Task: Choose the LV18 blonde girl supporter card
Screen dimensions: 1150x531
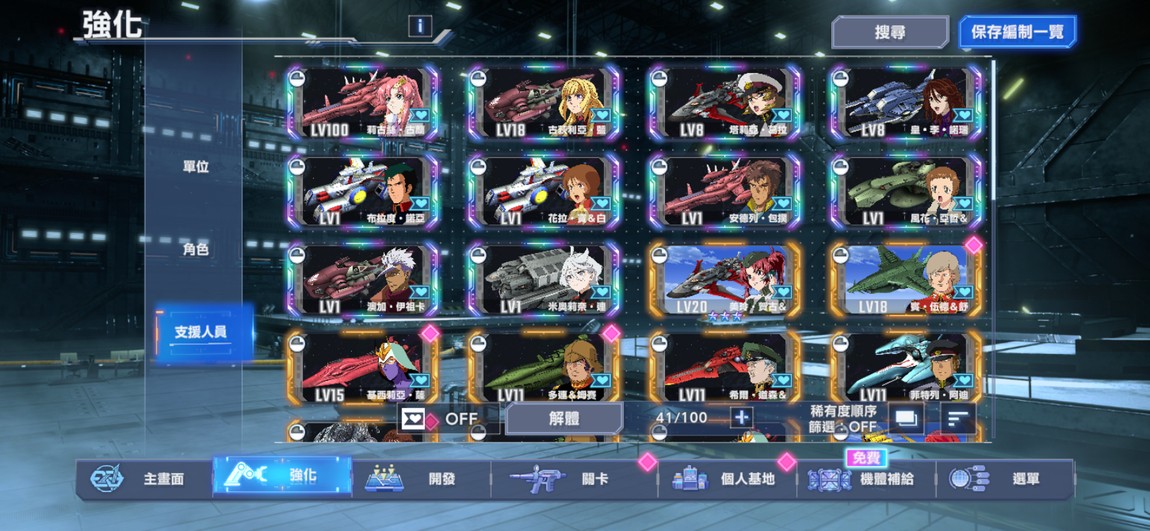Action: click(544, 103)
